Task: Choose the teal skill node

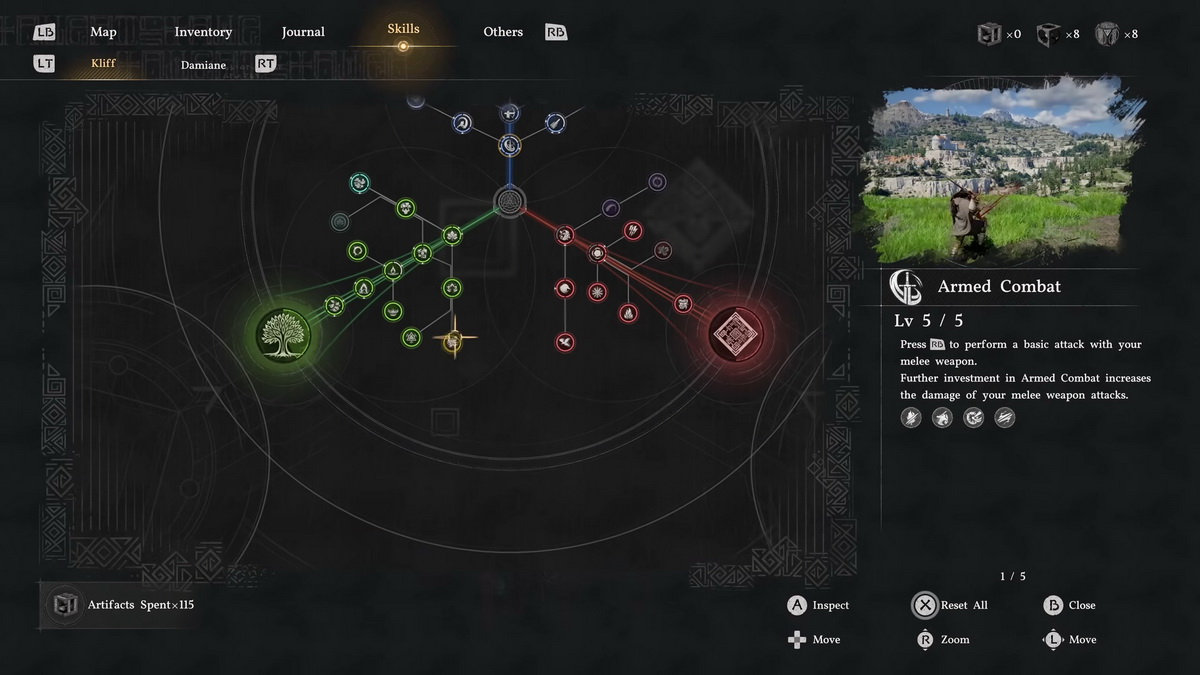Action: tap(360, 183)
